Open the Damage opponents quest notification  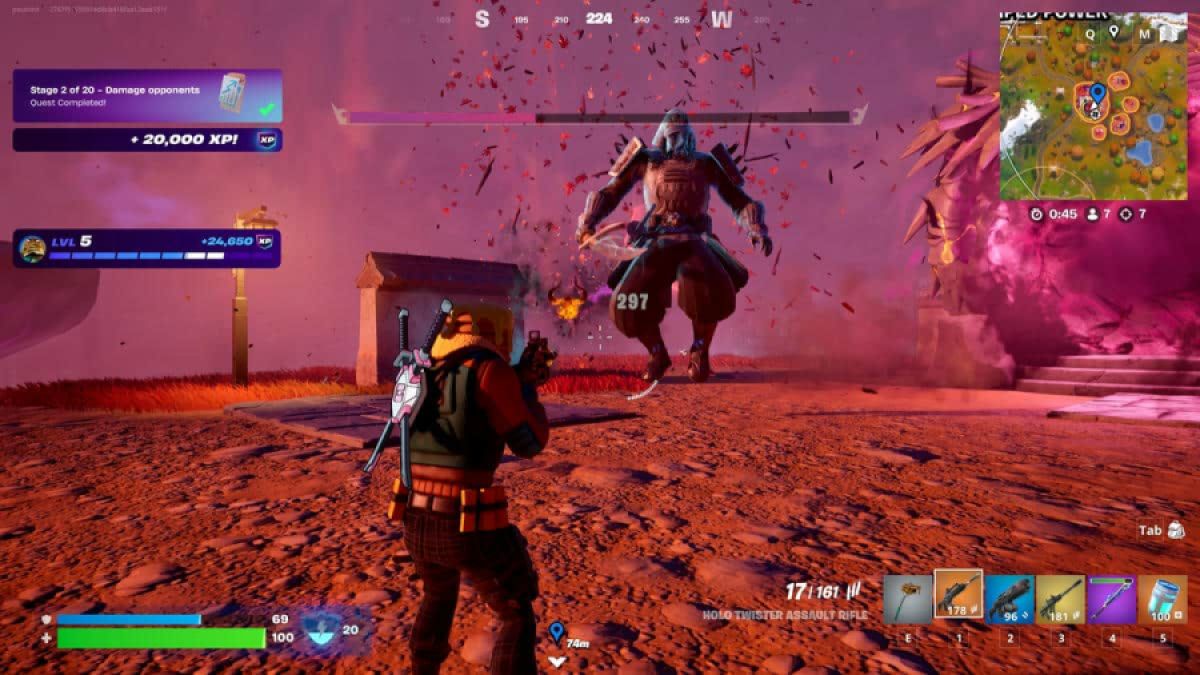pos(147,96)
